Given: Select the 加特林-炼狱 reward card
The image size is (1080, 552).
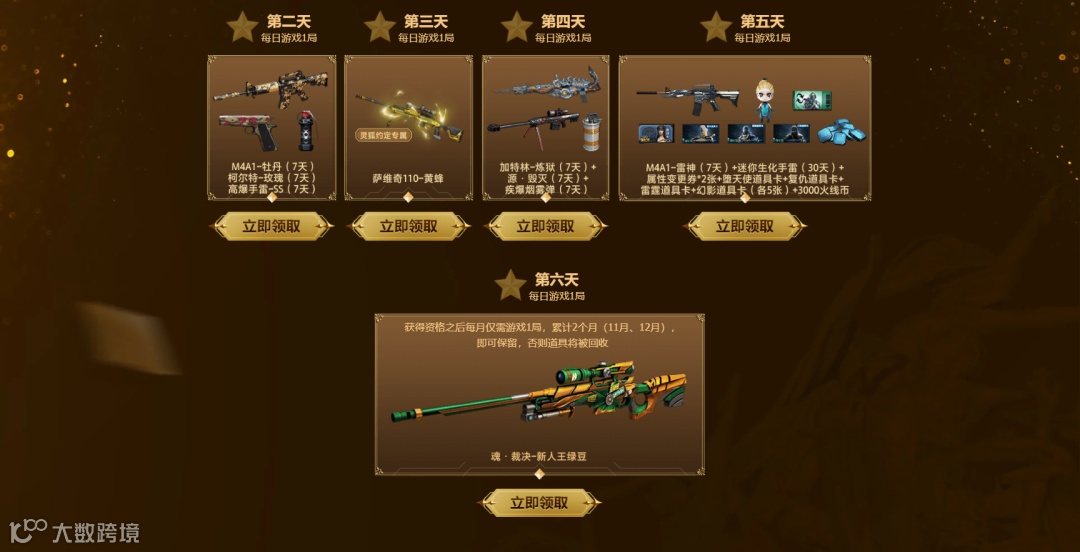Looking at the screenshot, I should click(x=545, y=127).
